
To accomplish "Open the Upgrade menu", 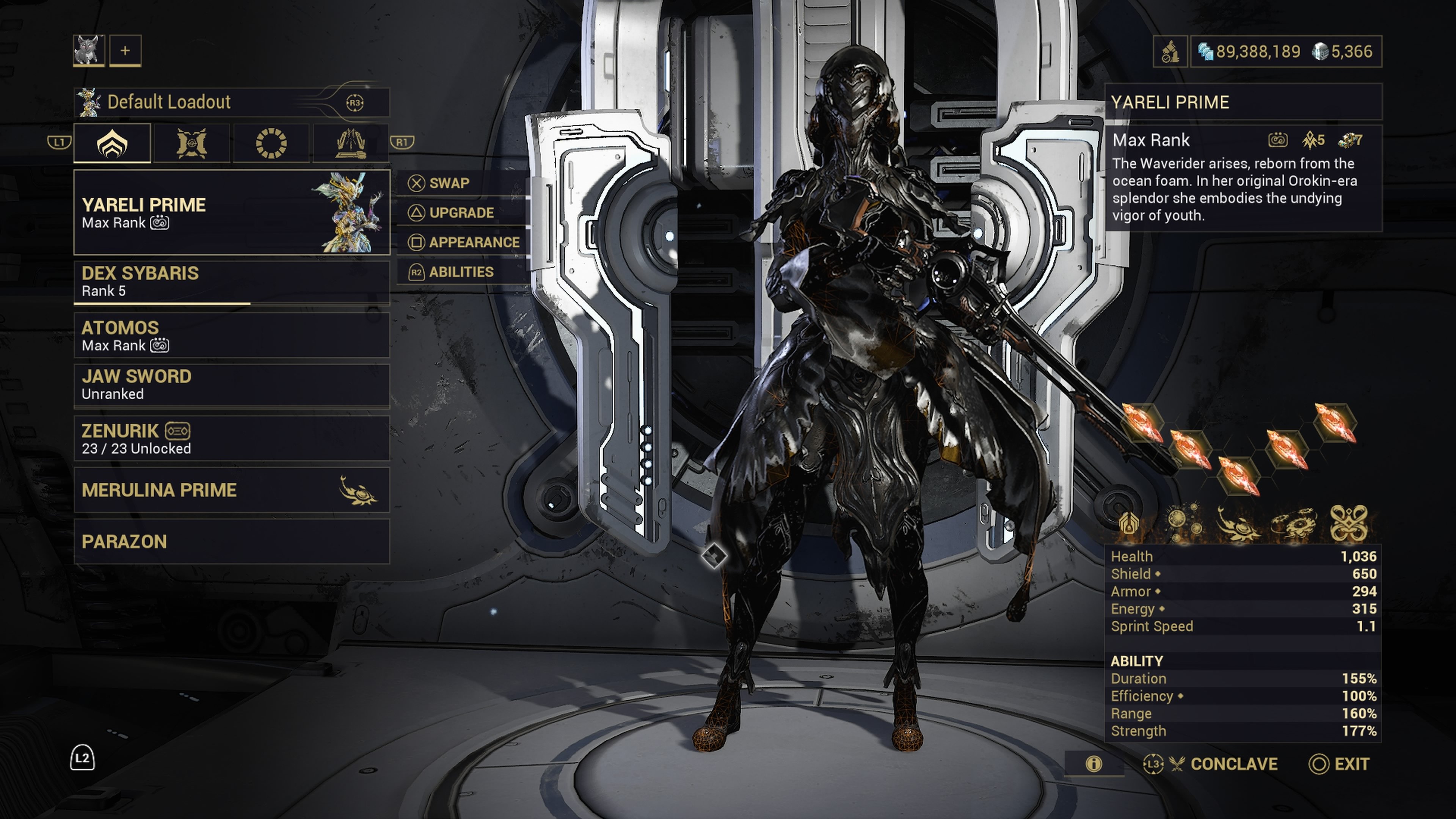I will pos(461,212).
